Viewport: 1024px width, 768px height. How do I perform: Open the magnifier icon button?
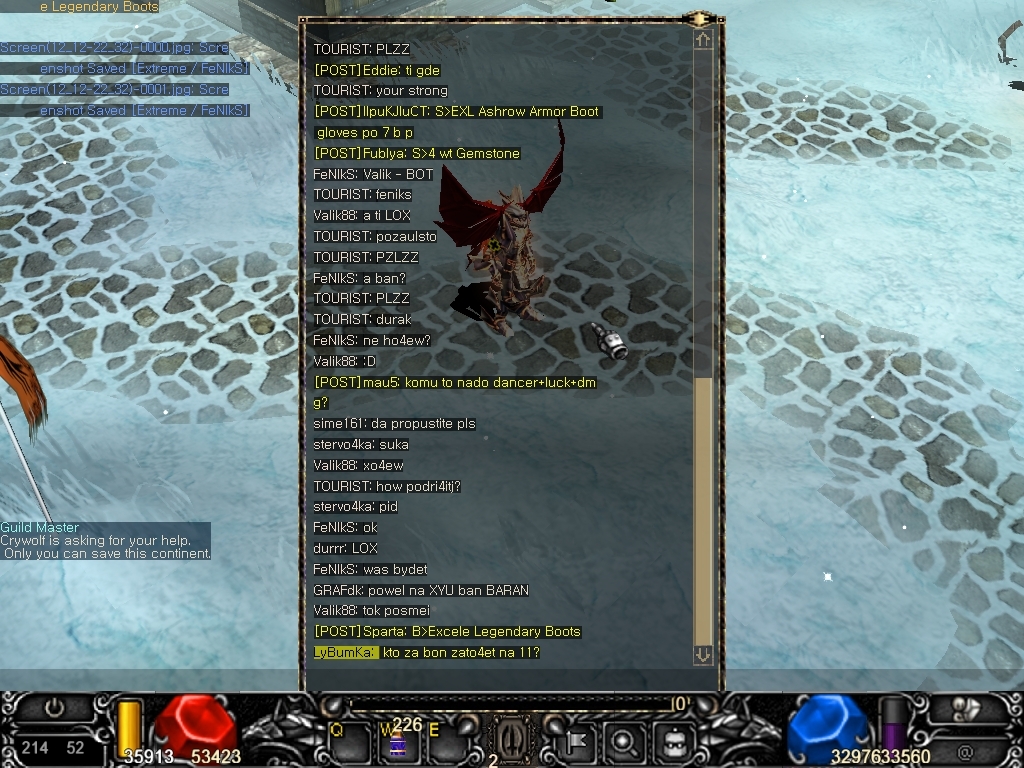[623, 741]
